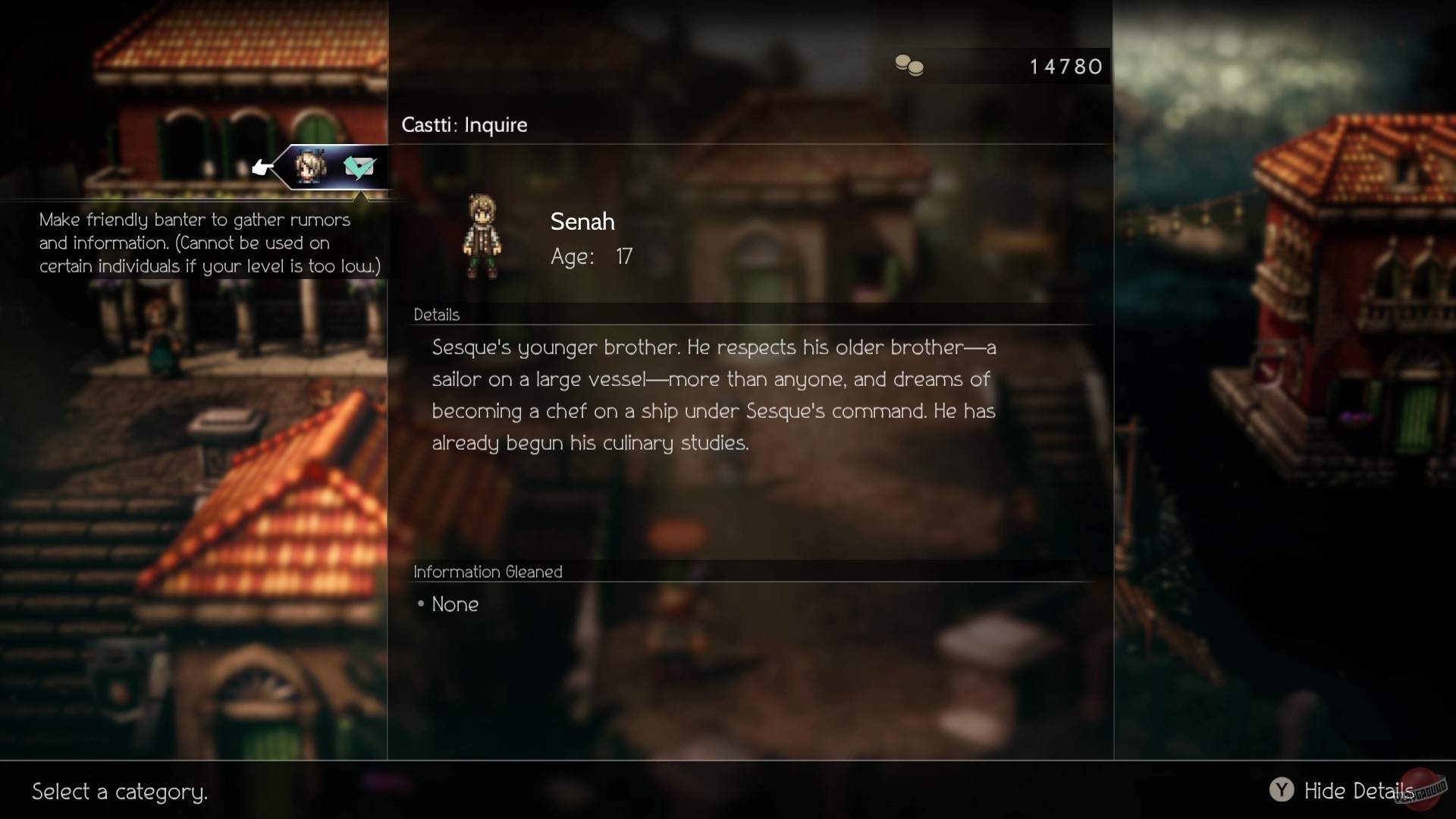Click the white pointing hand cursor icon
Image resolution: width=1456 pixels, height=819 pixels.
pyautogui.click(x=262, y=167)
